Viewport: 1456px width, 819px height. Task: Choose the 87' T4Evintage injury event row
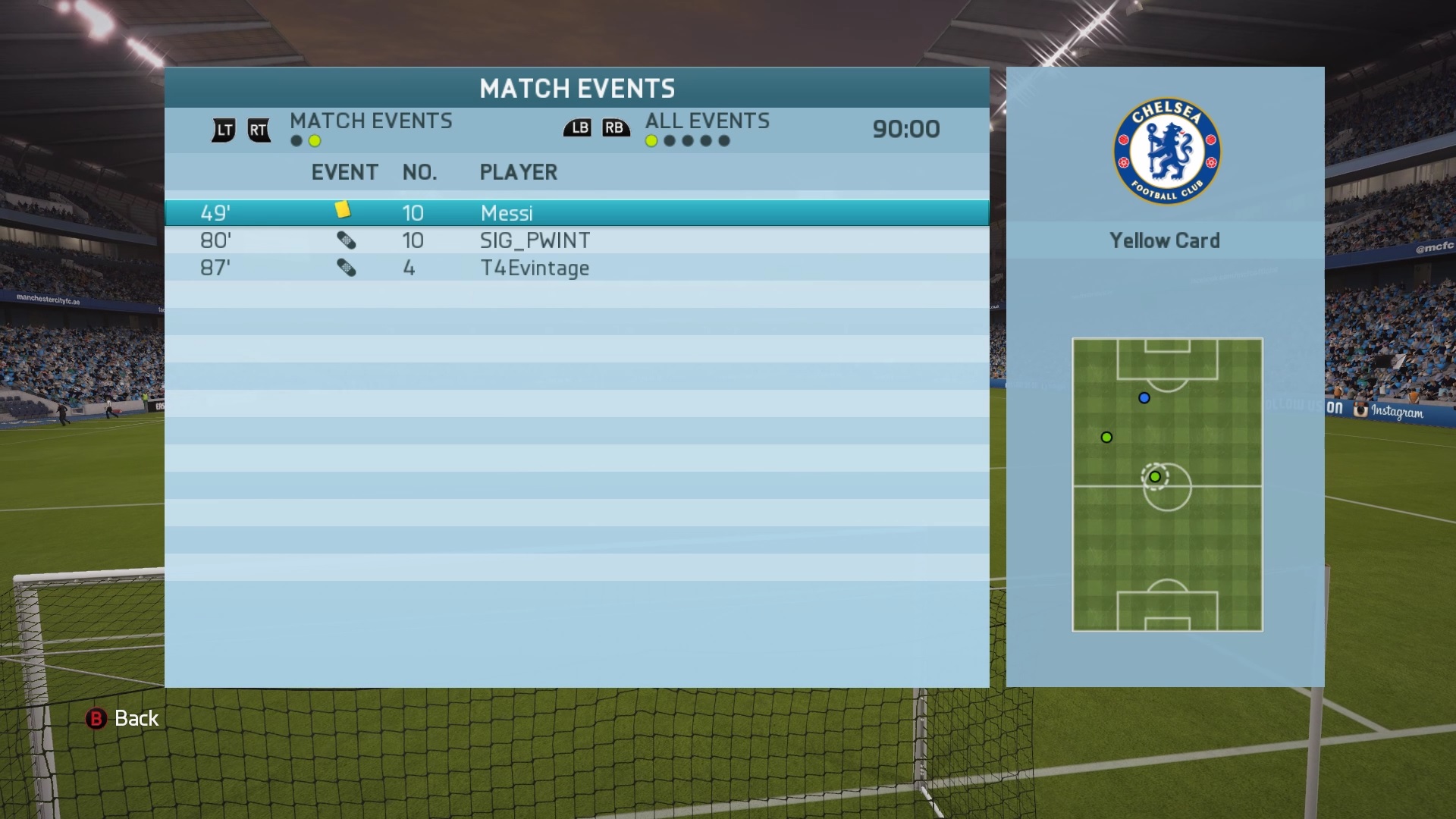click(576, 268)
